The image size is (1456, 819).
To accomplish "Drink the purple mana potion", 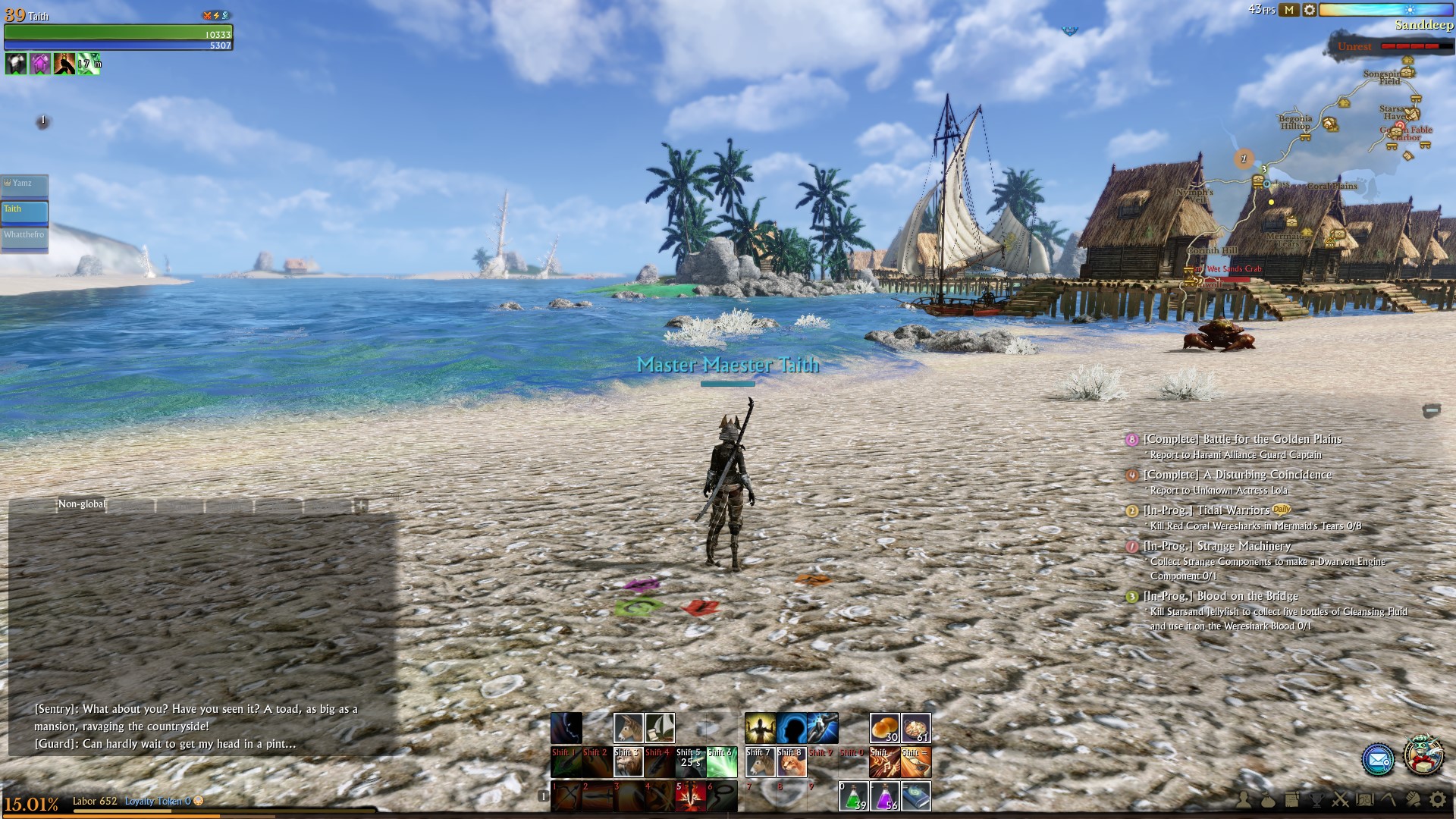I will [885, 796].
